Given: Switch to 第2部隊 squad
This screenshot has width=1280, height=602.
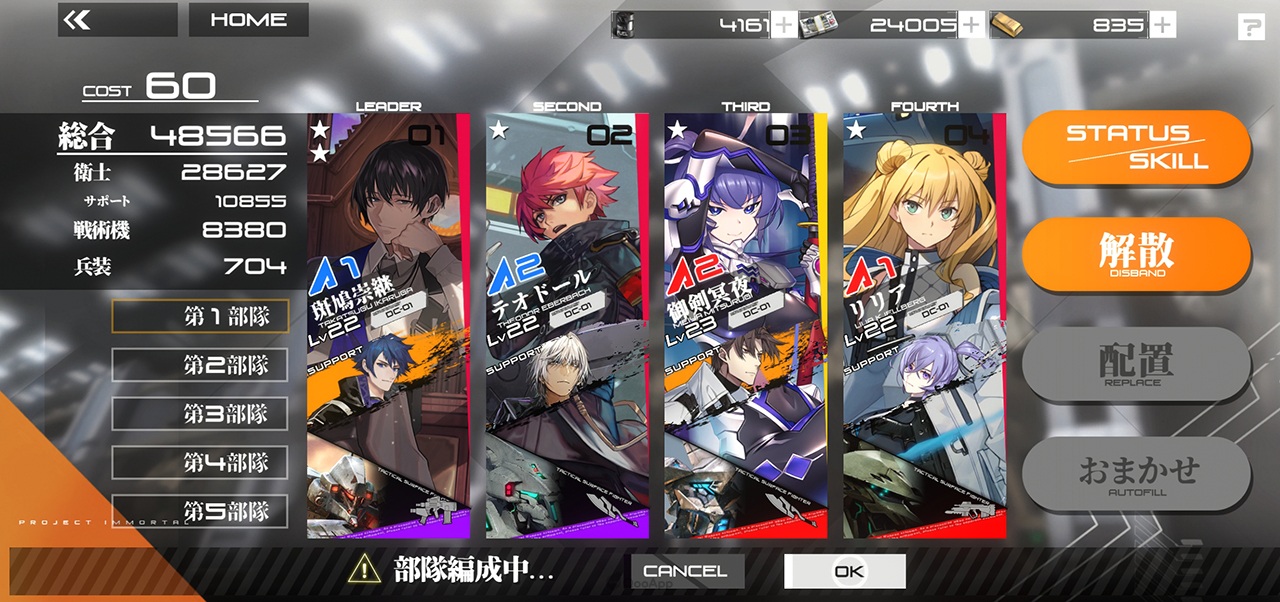Looking at the screenshot, I should 200,365.
